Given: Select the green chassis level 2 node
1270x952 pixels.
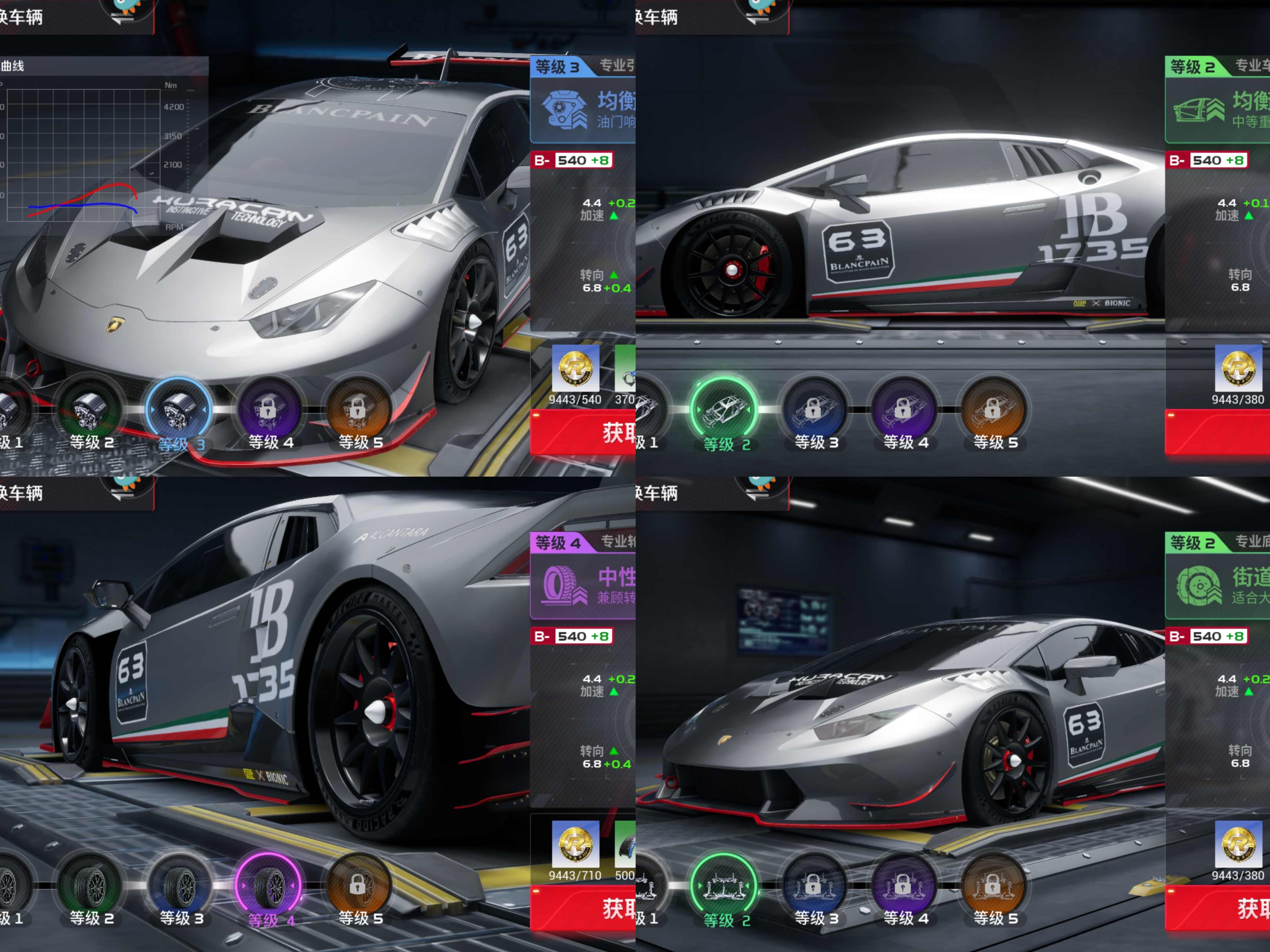Looking at the screenshot, I should [725, 886].
